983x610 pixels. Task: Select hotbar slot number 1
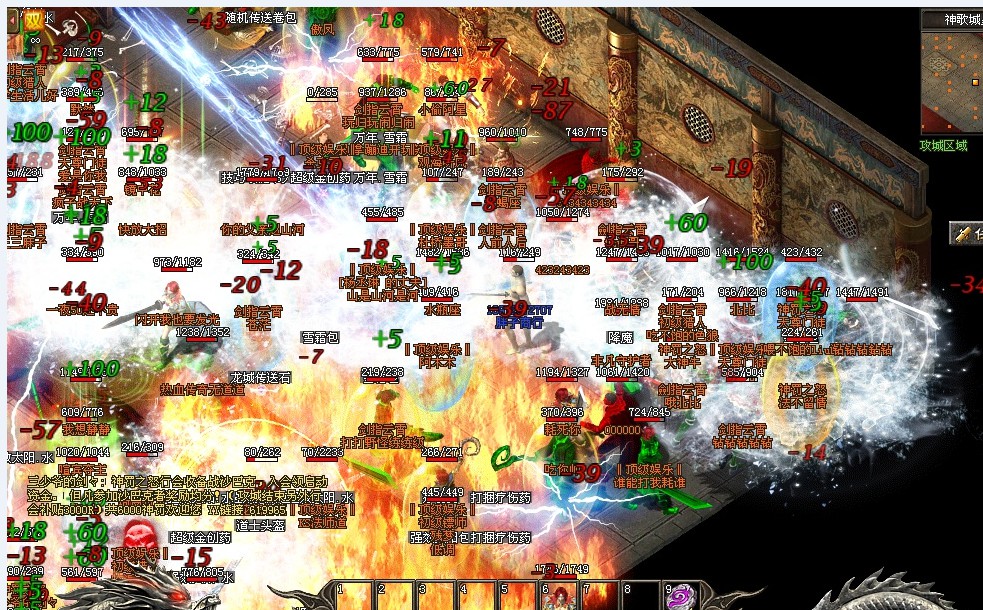(354, 596)
